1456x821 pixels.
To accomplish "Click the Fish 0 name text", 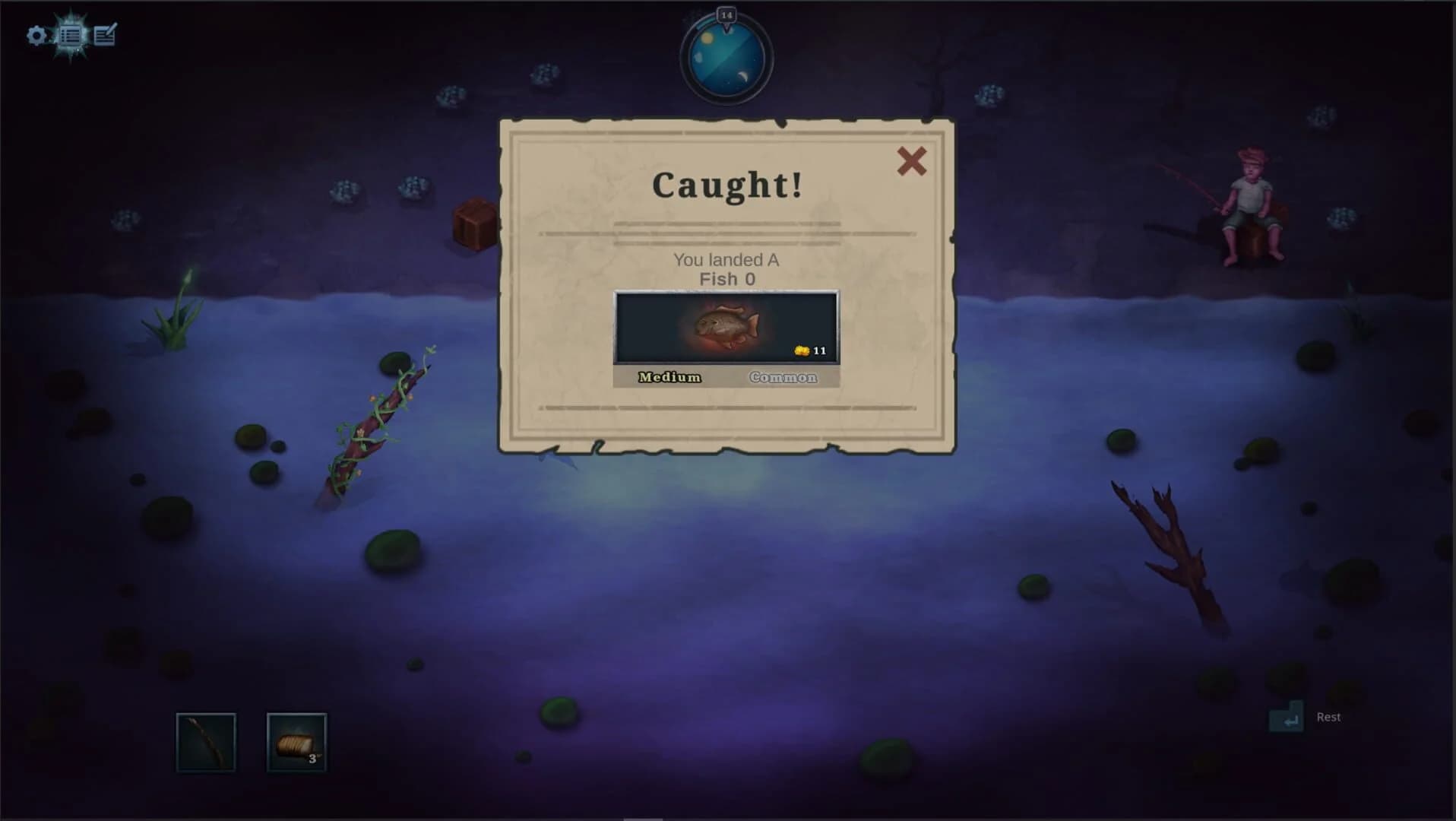I will pyautogui.click(x=725, y=278).
